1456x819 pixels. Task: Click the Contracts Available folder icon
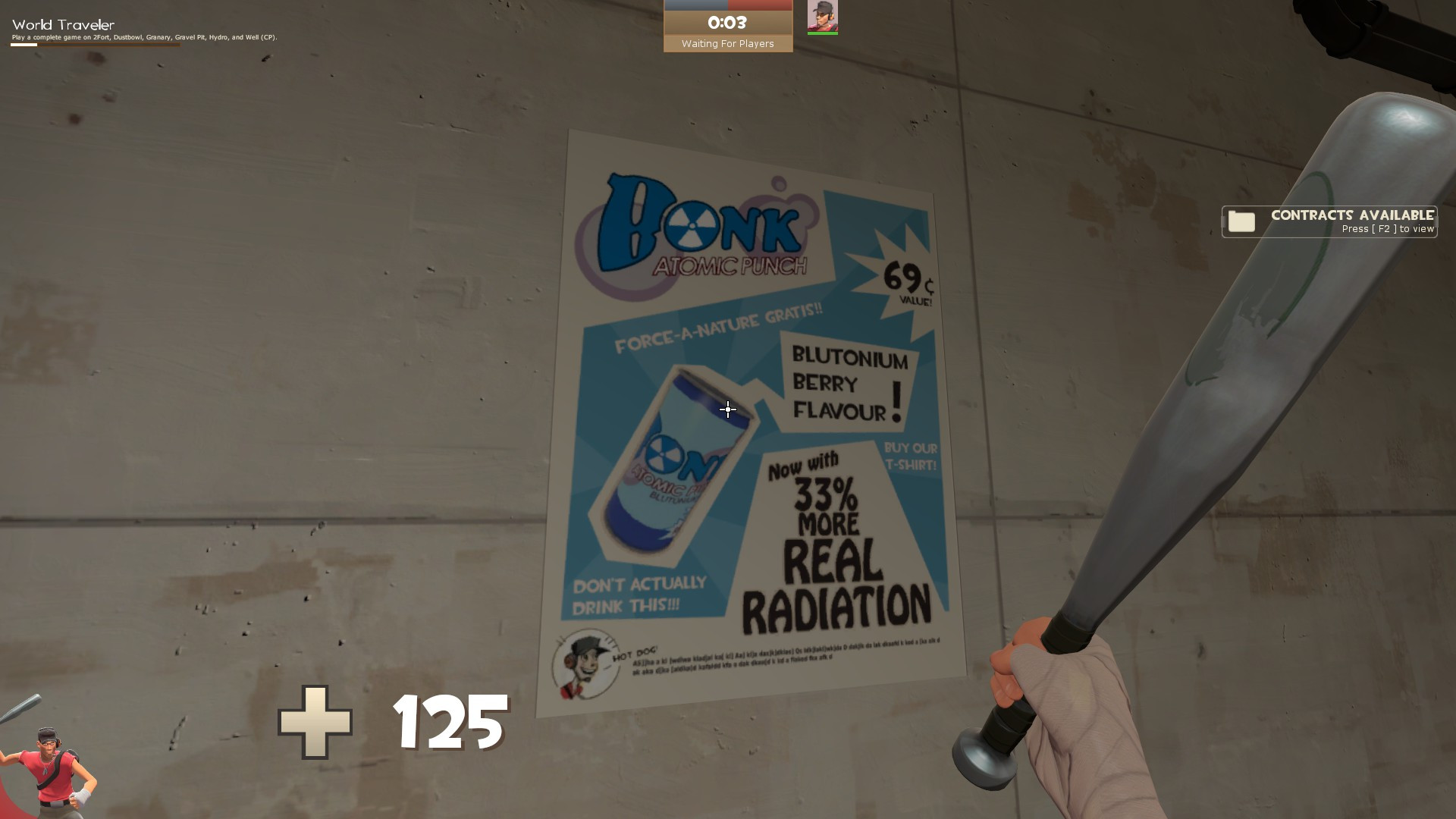(1244, 221)
